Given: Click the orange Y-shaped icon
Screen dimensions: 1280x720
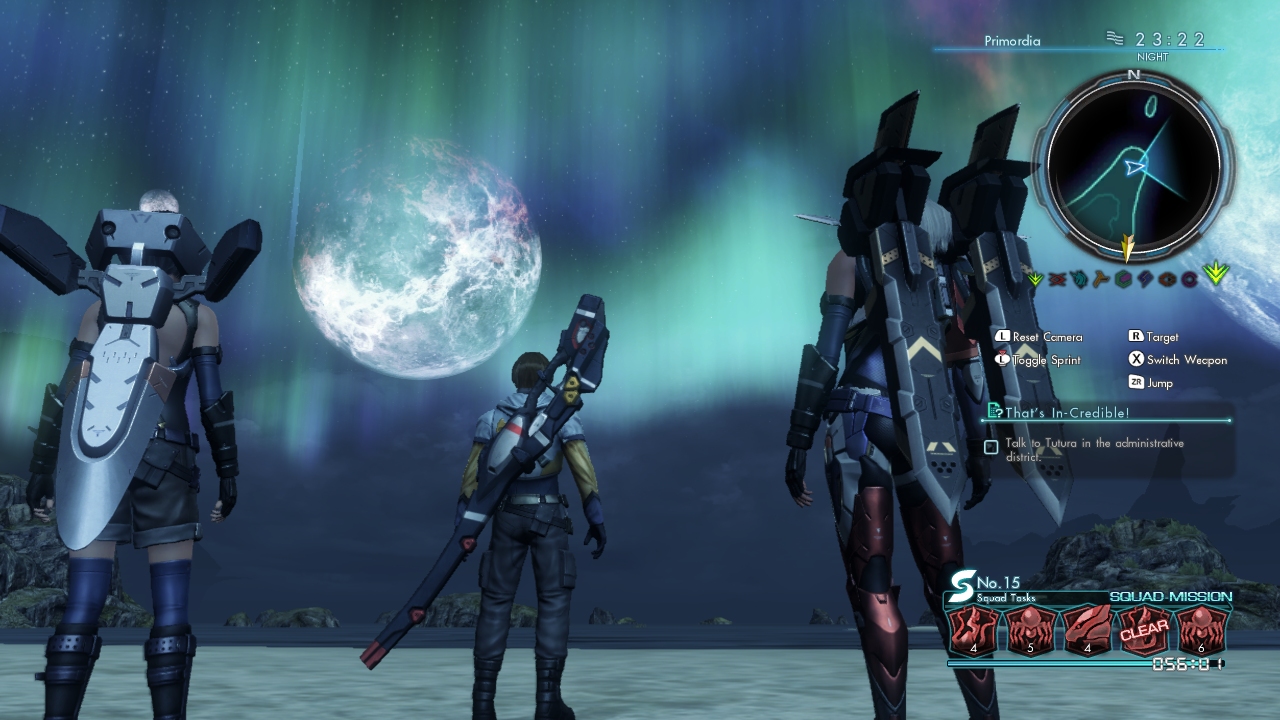Looking at the screenshot, I should [x=1101, y=279].
